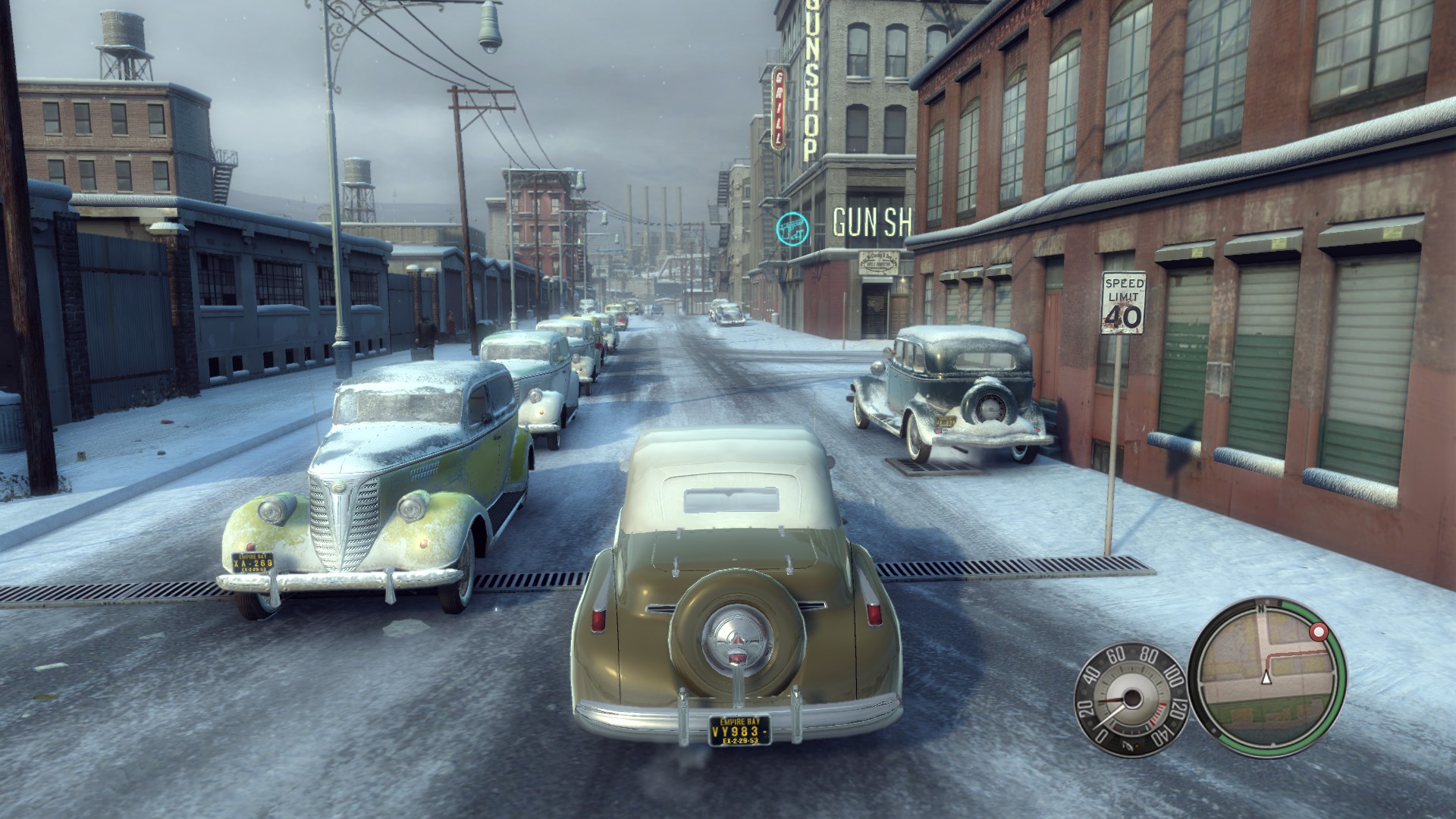This screenshot has height=819, width=1456.
Task: Click the white player arrow on the minimap
Action: [1265, 676]
